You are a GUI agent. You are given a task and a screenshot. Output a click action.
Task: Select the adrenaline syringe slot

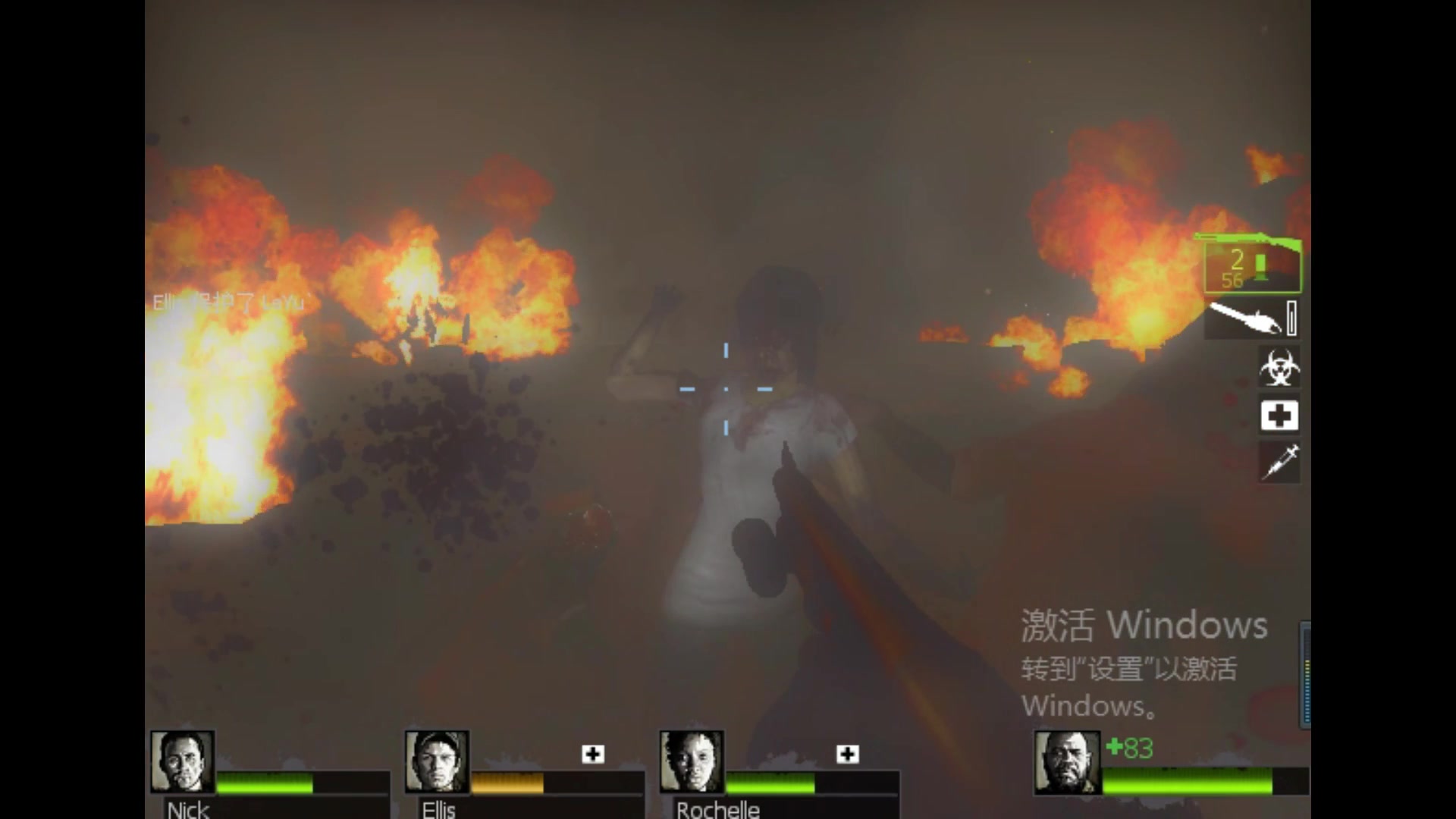pyautogui.click(x=1279, y=463)
